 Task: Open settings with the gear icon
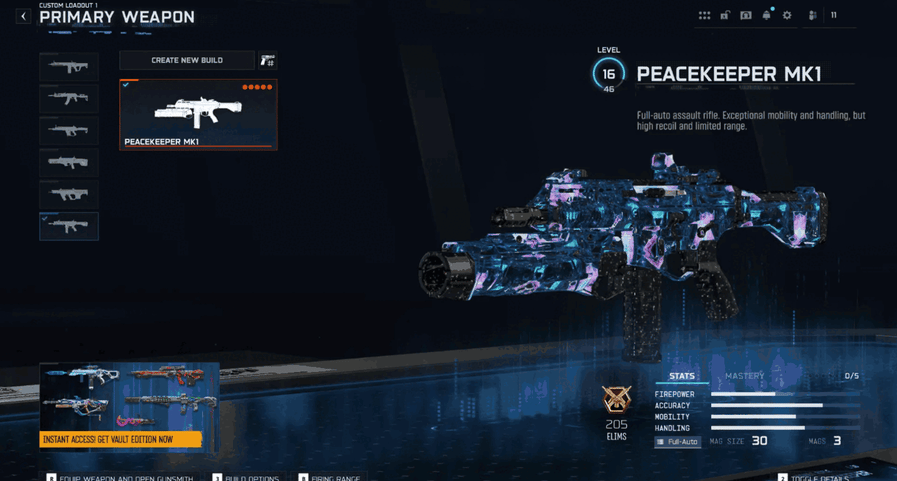click(x=787, y=16)
